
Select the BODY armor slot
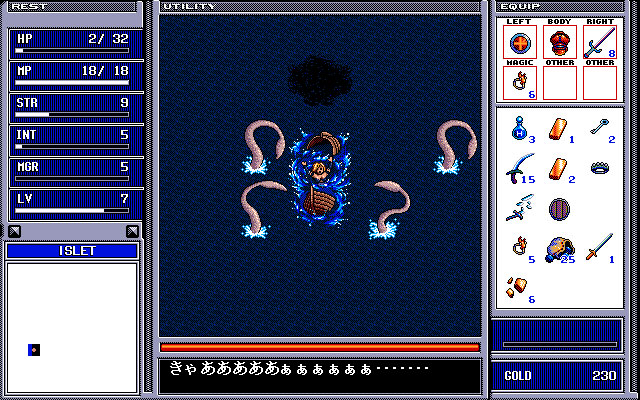[559, 43]
